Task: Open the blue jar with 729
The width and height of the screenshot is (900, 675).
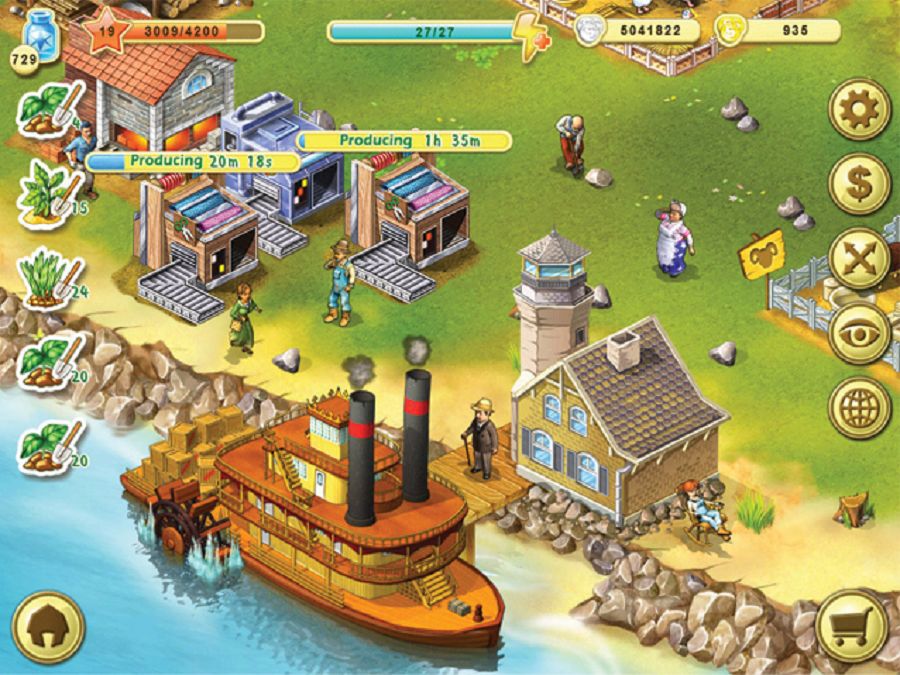Action: click(x=41, y=38)
